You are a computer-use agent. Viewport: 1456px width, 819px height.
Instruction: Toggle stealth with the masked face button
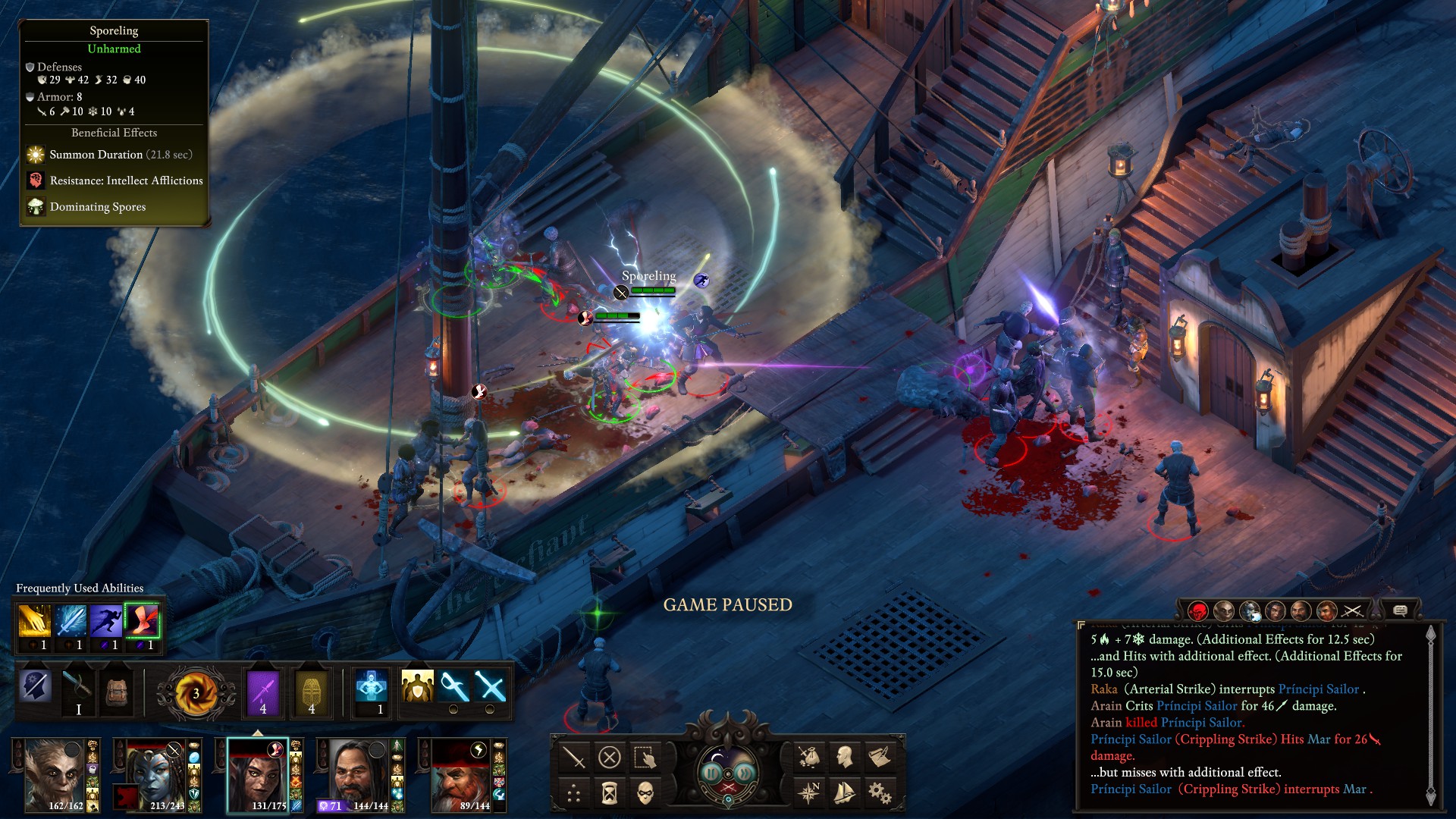645,793
